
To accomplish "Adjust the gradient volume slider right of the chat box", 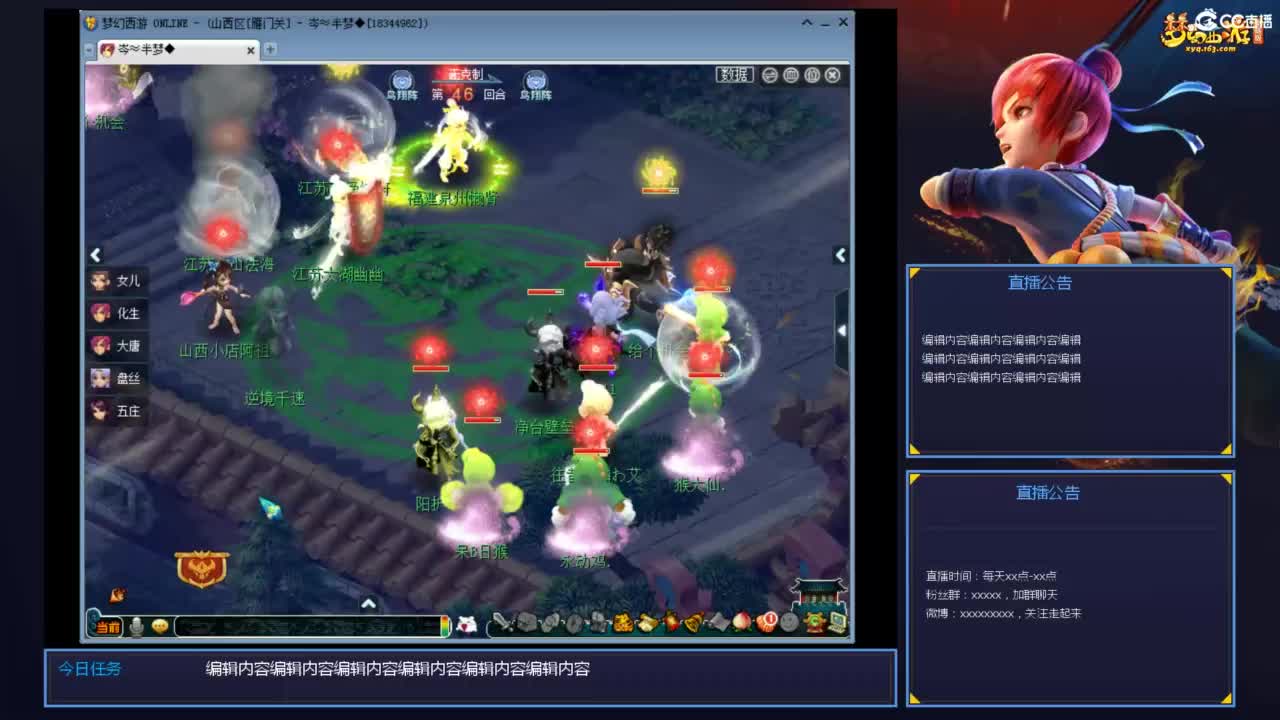I will click(x=445, y=626).
